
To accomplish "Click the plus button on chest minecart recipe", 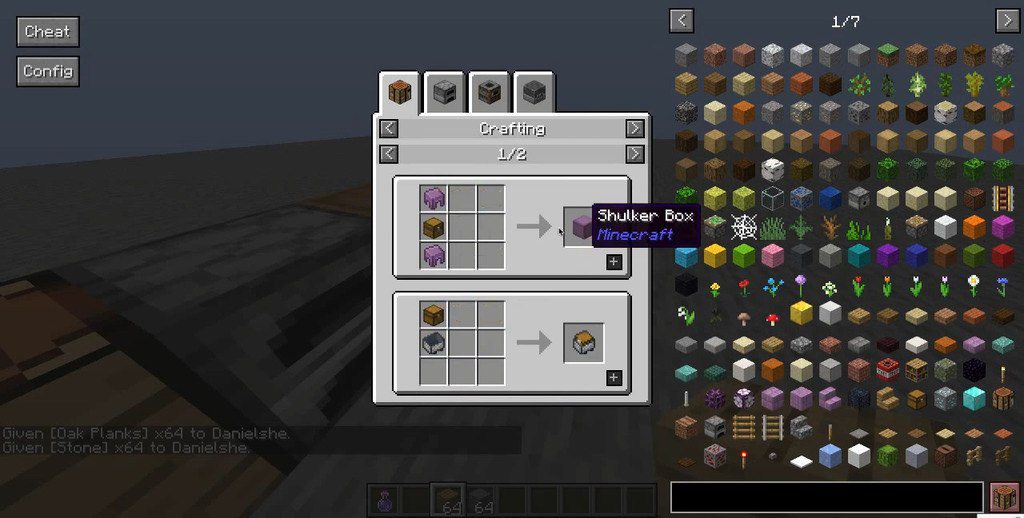I will tap(613, 378).
